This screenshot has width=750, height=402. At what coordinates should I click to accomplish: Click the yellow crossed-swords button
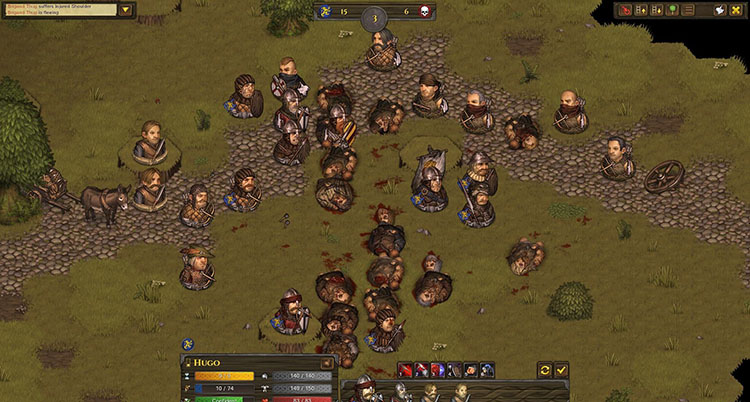pos(735,10)
